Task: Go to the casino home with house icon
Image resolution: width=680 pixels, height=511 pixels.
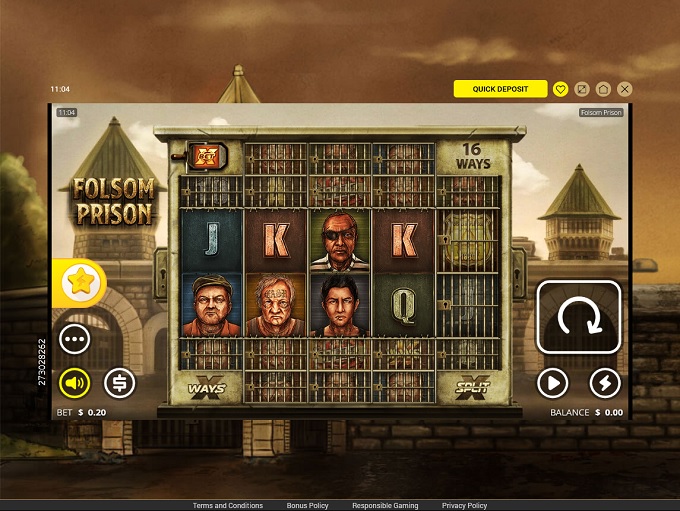Action: pyautogui.click(x=604, y=89)
